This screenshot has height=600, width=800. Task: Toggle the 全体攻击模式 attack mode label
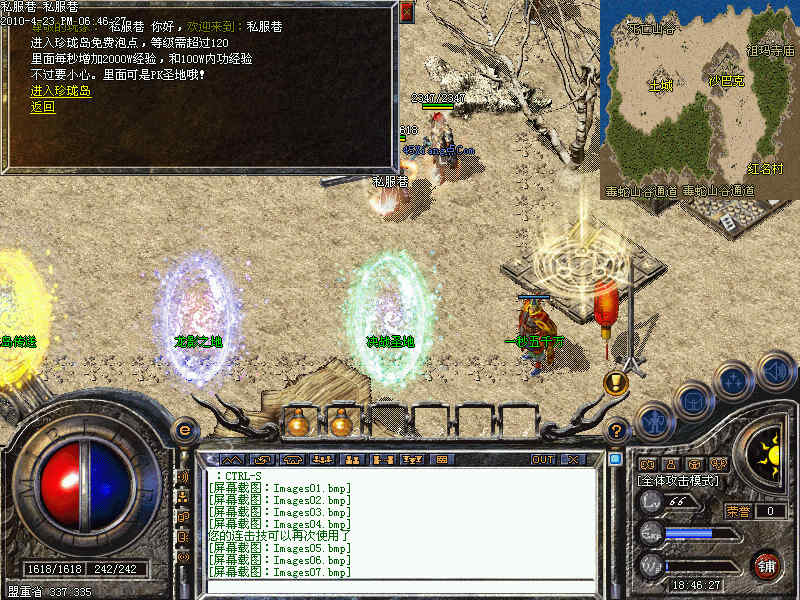(678, 481)
